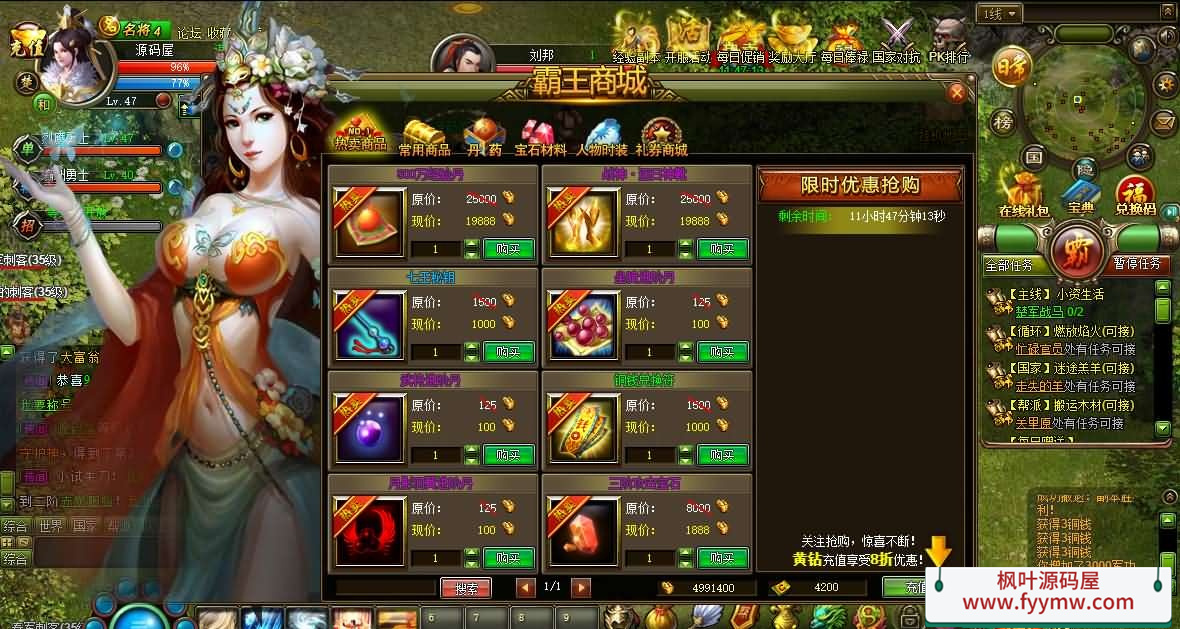Go to the next shop page arrow
This screenshot has width=1180, height=629.
(581, 588)
